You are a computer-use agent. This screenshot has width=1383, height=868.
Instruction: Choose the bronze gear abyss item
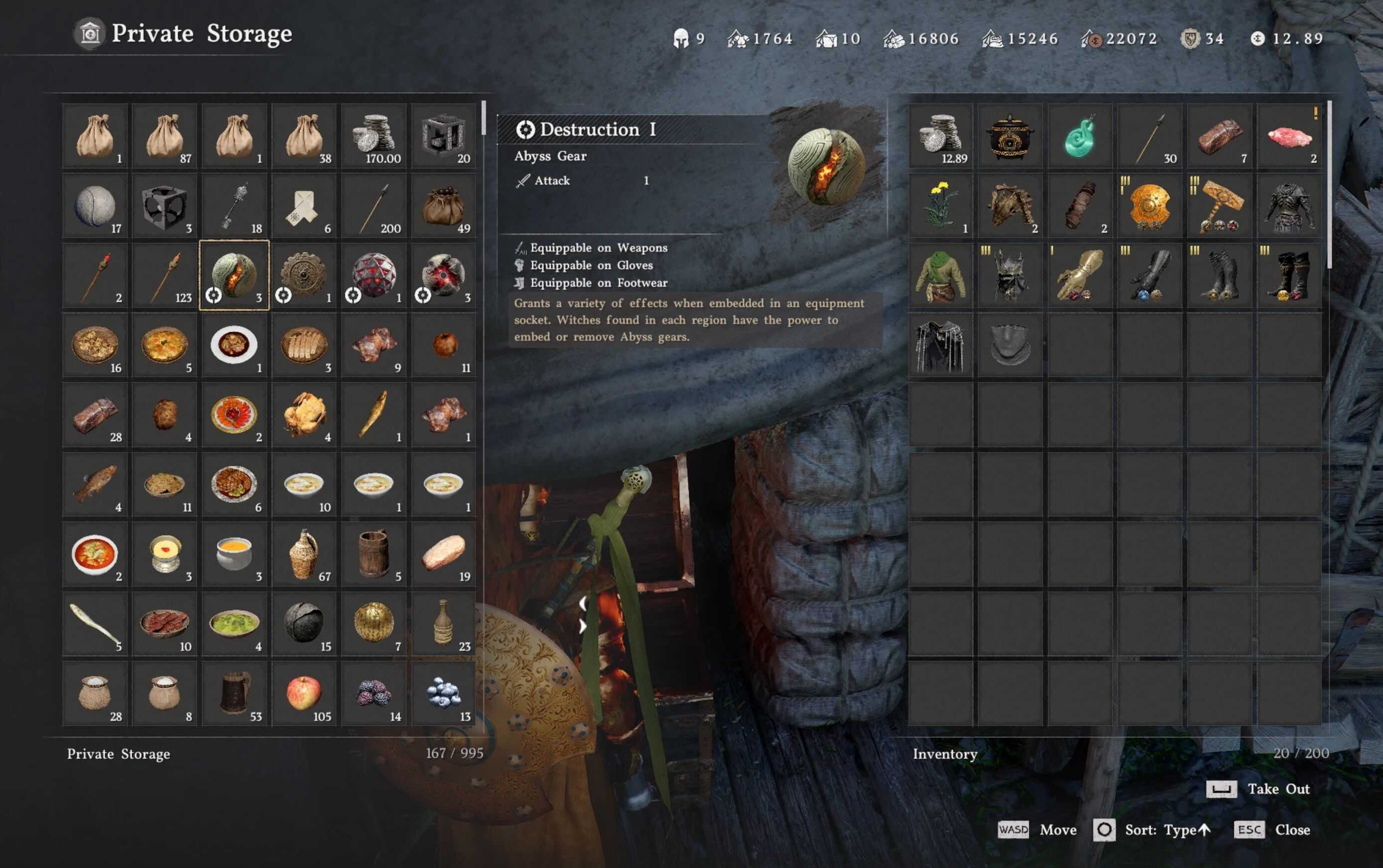pos(304,276)
